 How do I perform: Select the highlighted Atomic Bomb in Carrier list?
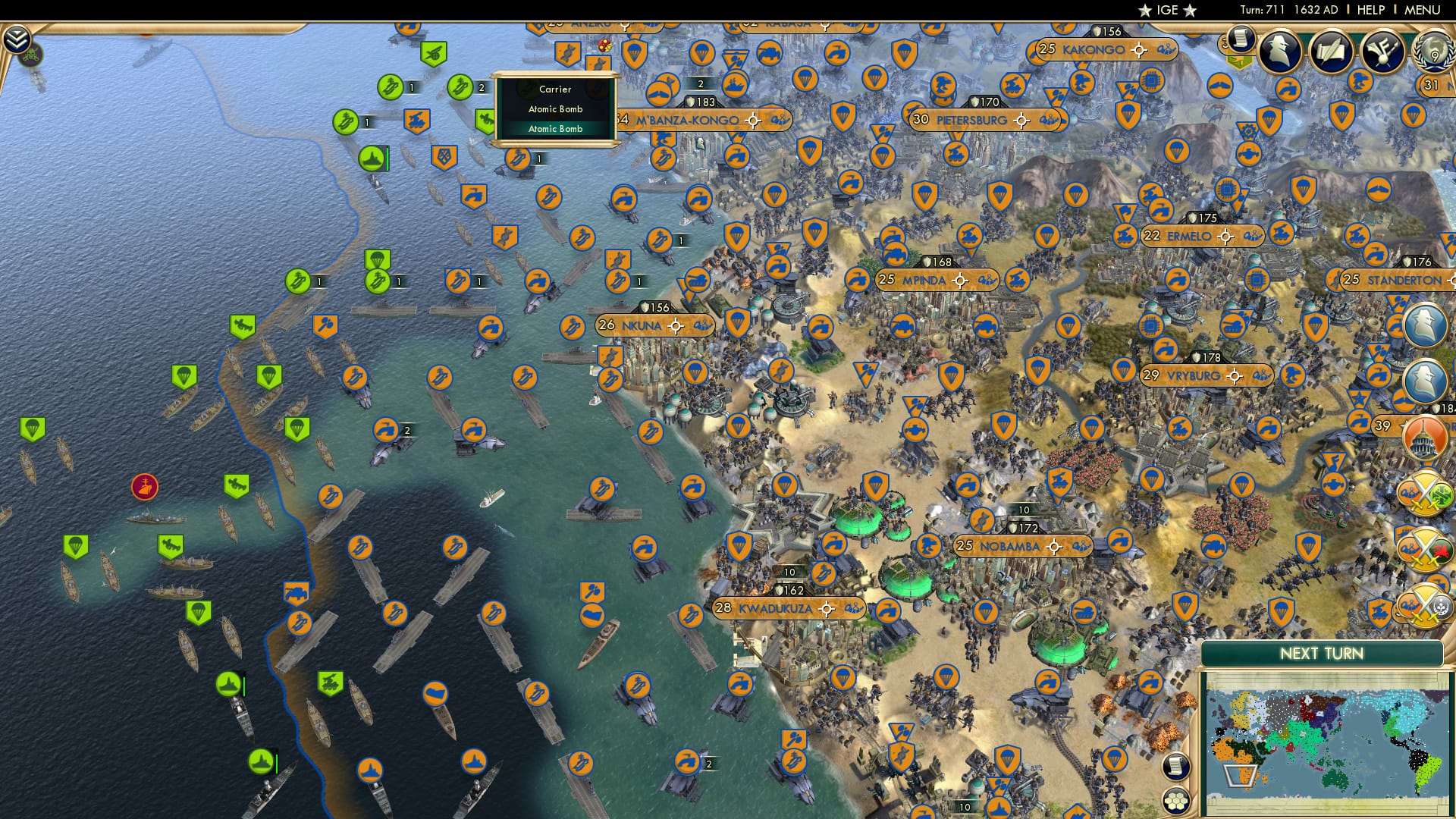point(556,130)
